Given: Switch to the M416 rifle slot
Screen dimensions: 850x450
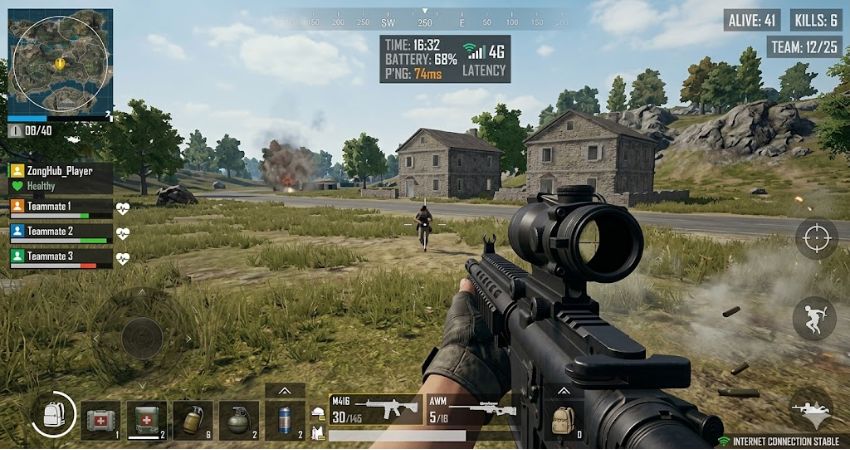Looking at the screenshot, I should (375, 410).
